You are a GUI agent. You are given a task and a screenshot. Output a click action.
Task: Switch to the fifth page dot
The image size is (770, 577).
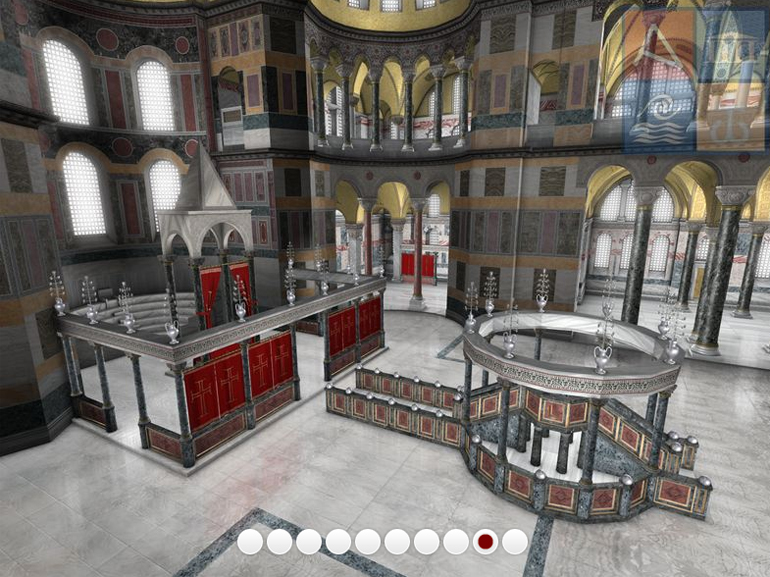368,542
